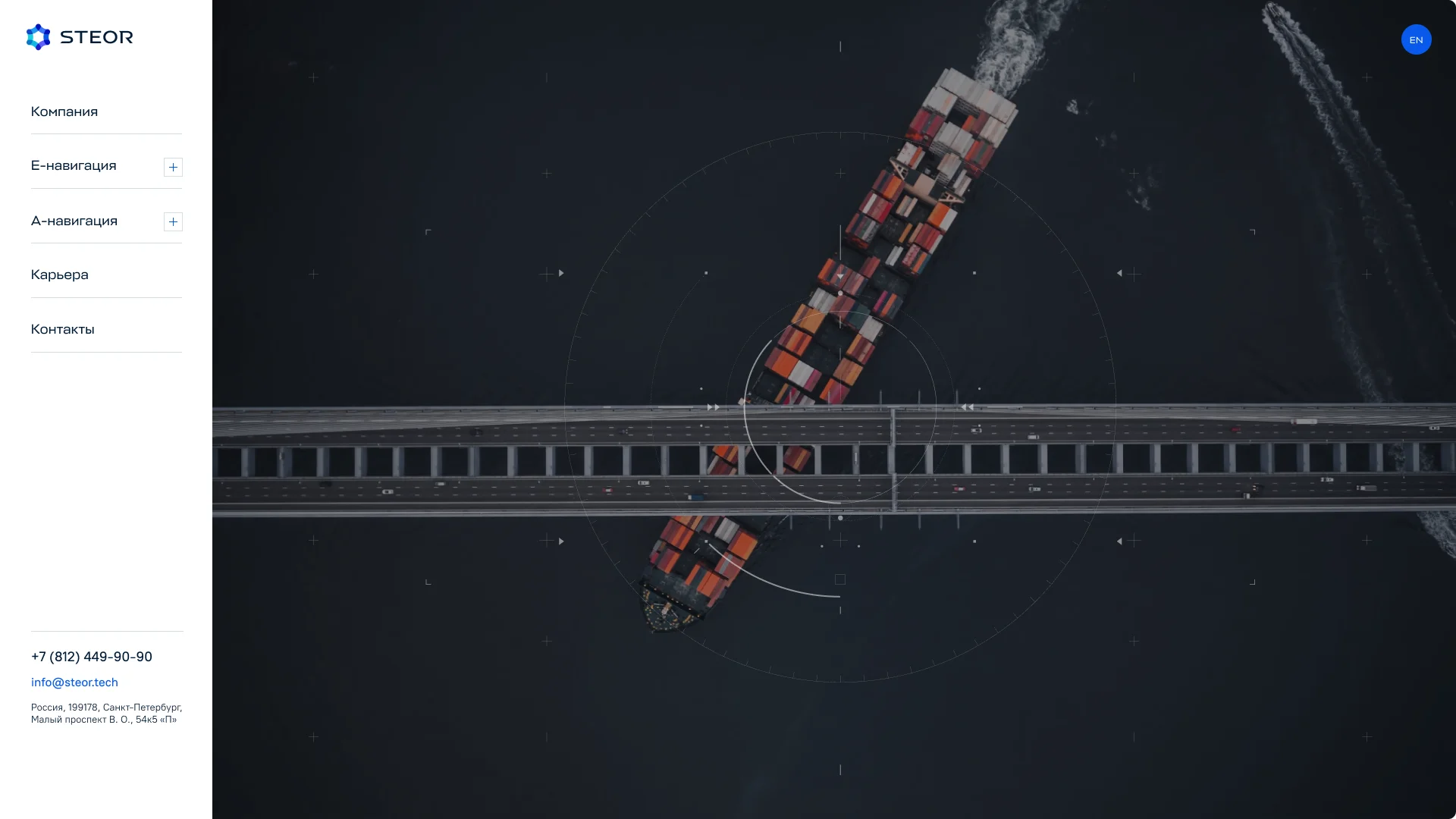Switch language with the EN button
Viewport: 1456px width, 819px height.
click(1416, 39)
